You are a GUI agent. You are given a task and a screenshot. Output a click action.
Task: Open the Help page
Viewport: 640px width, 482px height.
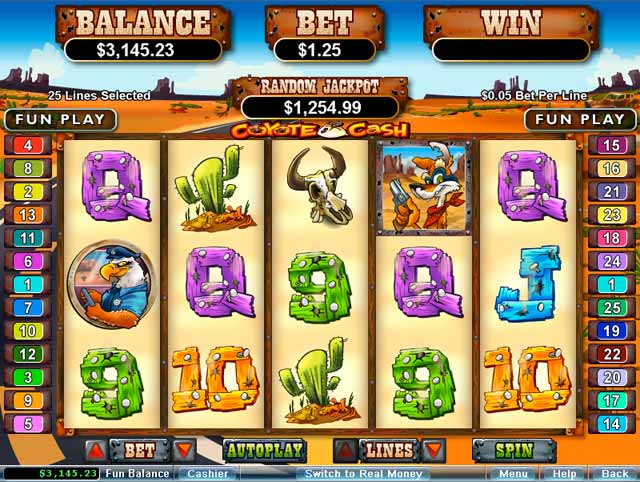(x=565, y=474)
